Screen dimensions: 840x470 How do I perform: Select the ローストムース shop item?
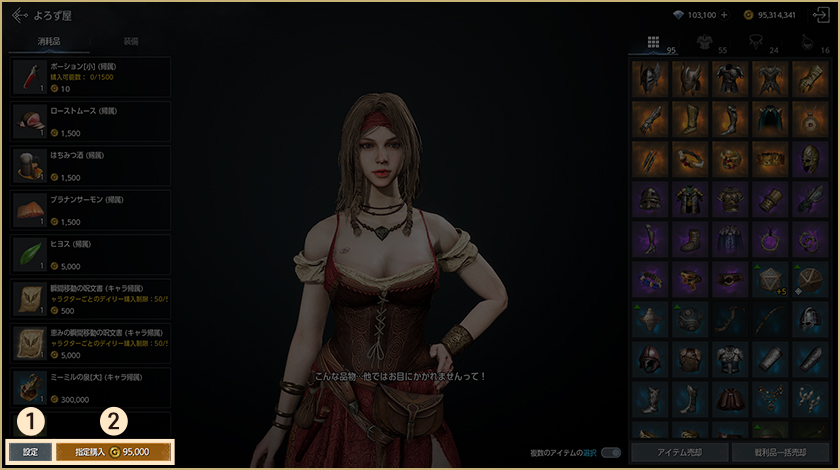point(90,121)
